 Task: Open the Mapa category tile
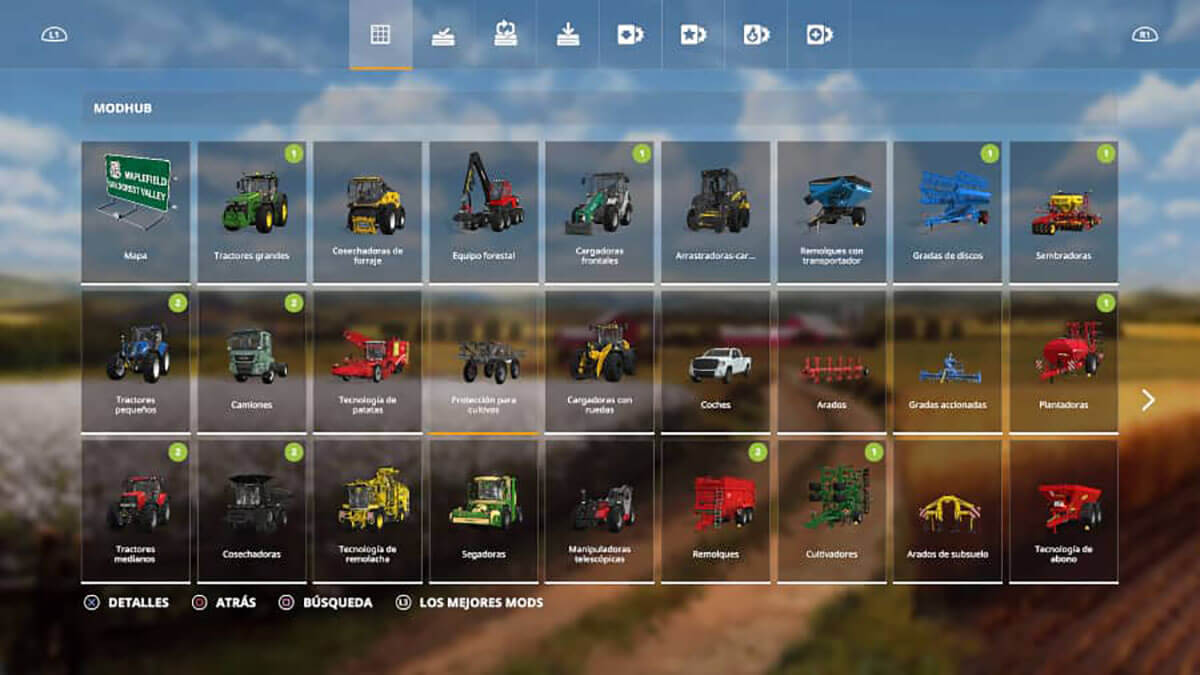coord(135,211)
